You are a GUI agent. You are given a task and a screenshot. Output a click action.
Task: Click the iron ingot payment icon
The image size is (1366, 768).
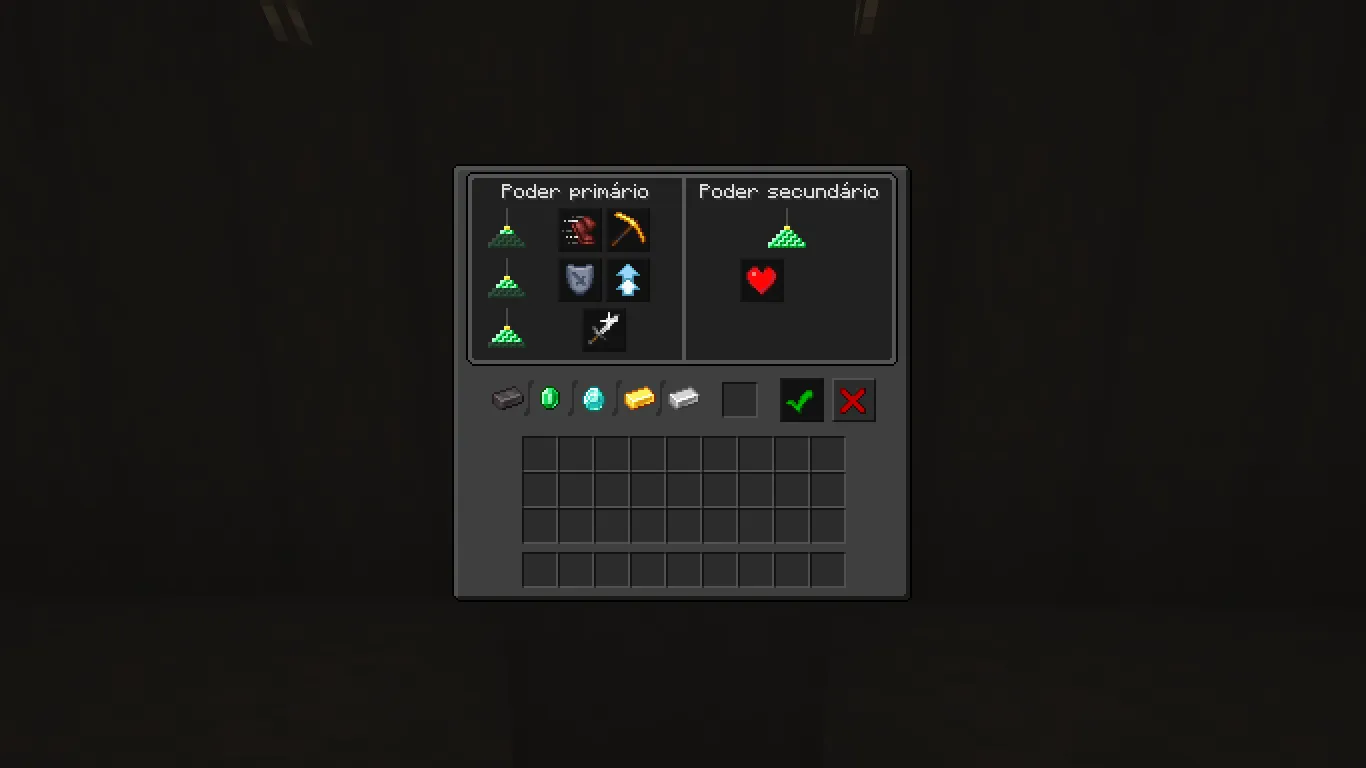coord(684,398)
